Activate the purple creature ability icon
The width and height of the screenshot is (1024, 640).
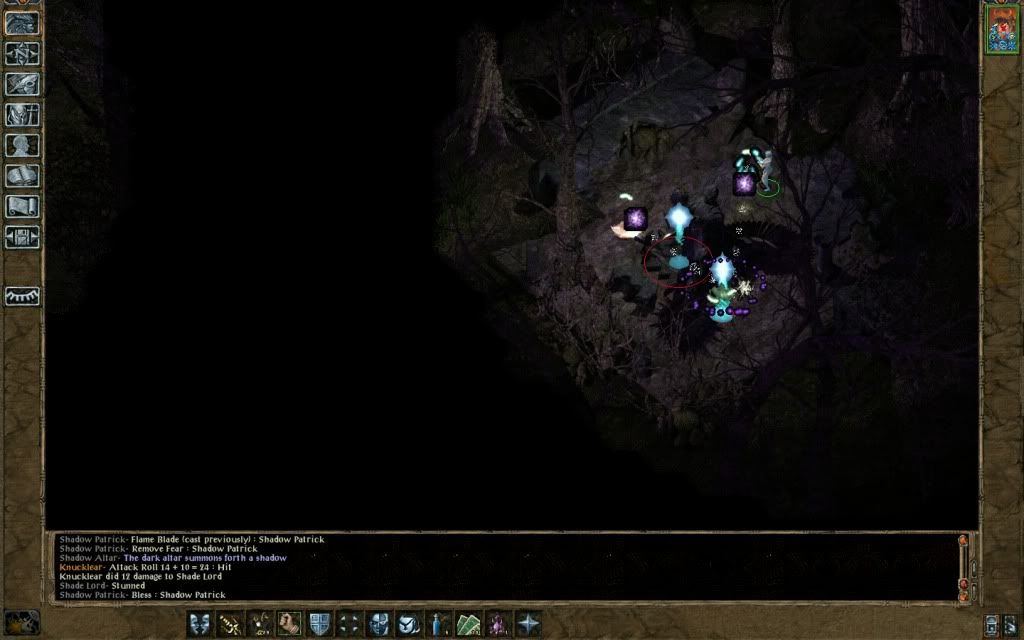(497, 623)
